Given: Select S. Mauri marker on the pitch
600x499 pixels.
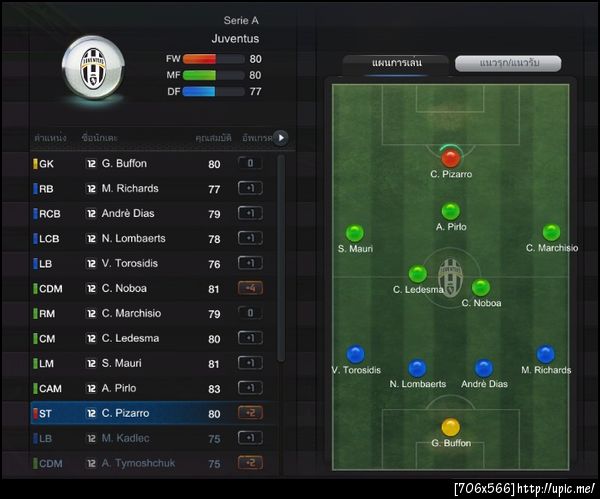Looking at the screenshot, I should pyautogui.click(x=355, y=233).
